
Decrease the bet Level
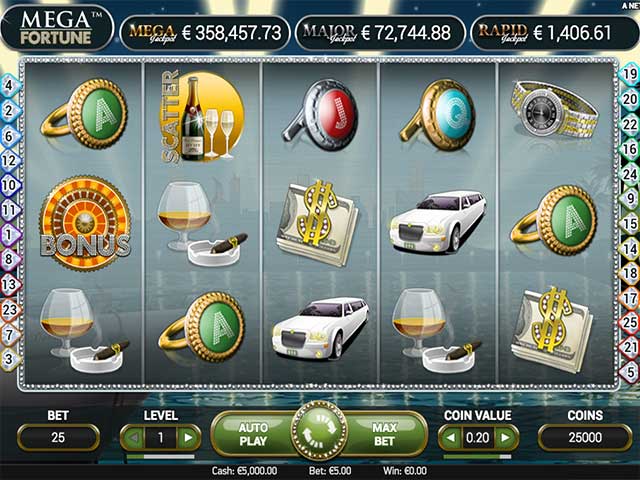[131, 437]
